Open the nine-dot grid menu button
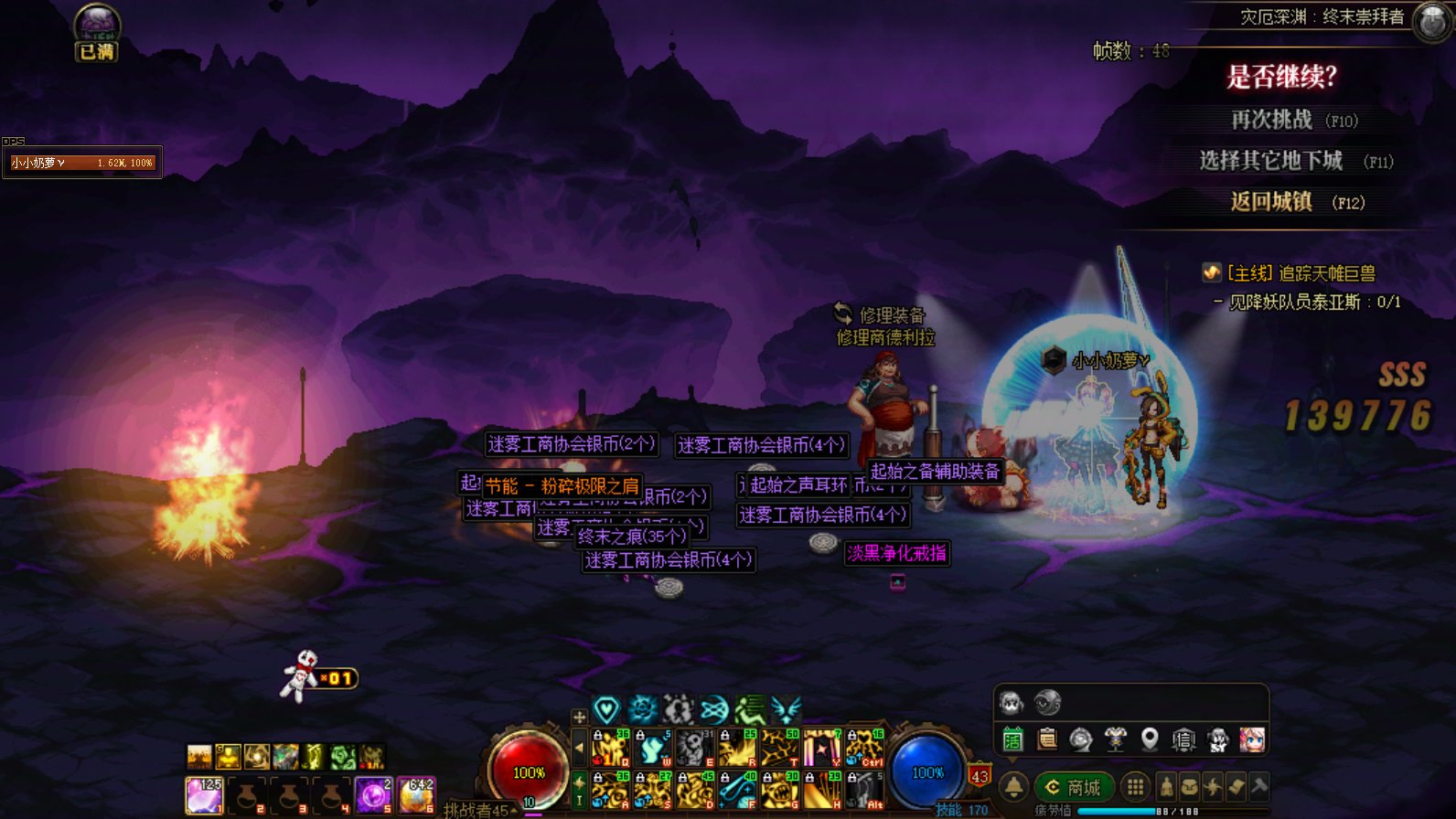Screen dimensions: 1456x819 tap(1135, 787)
